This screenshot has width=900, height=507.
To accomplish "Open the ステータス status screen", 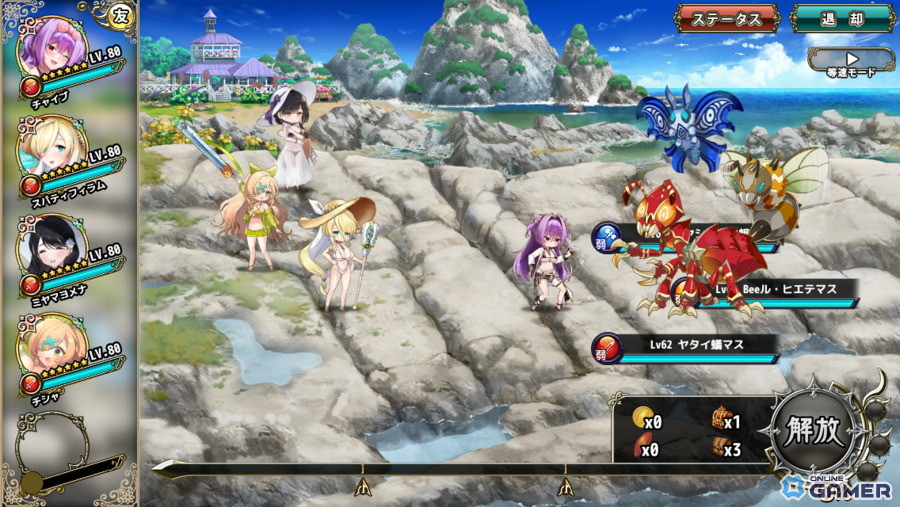I will [x=727, y=18].
